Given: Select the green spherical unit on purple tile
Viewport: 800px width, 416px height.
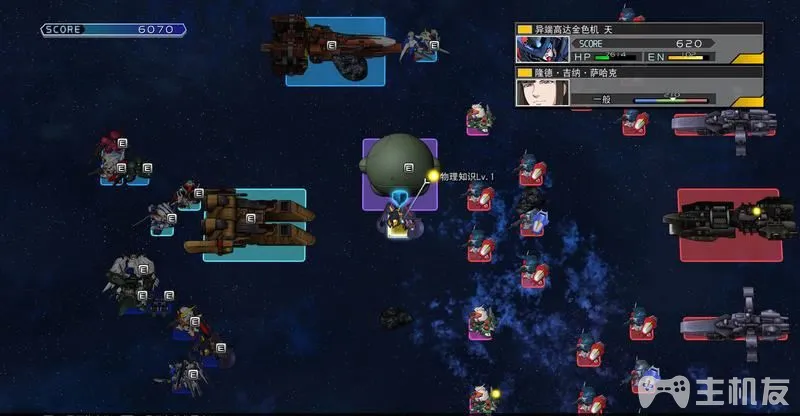Looking at the screenshot, I should 399,162.
